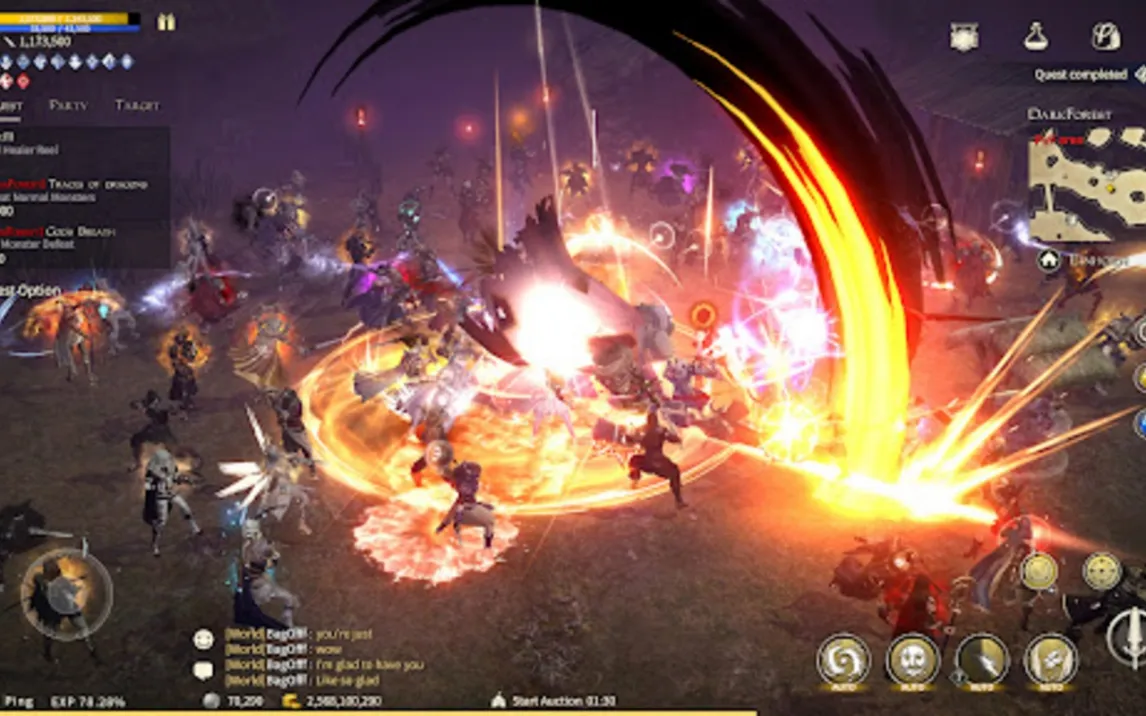Activate the swirl vortex skill
Screen dimensions: 1146x716
tap(843, 660)
